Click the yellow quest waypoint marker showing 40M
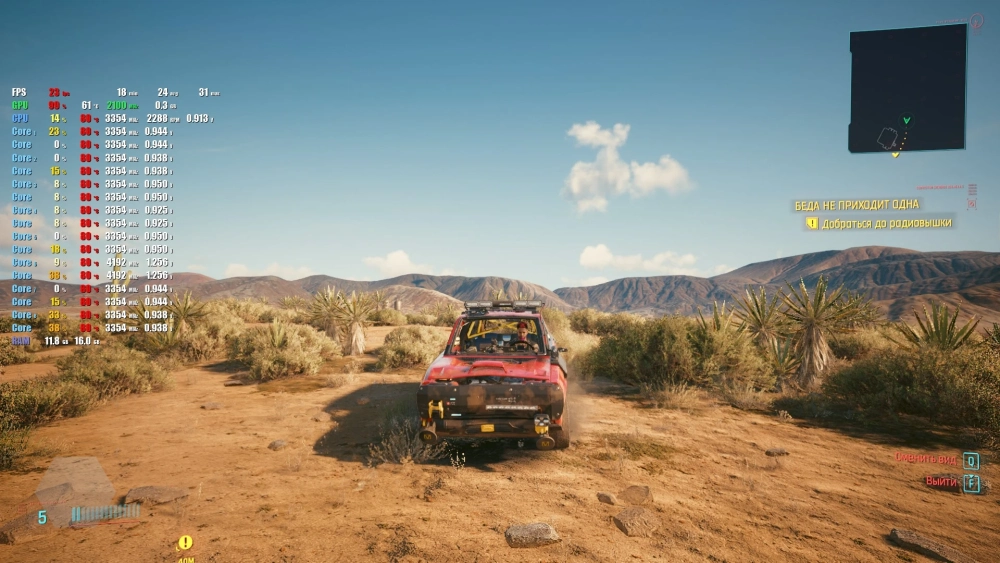The width and height of the screenshot is (1000, 563). pos(185,543)
